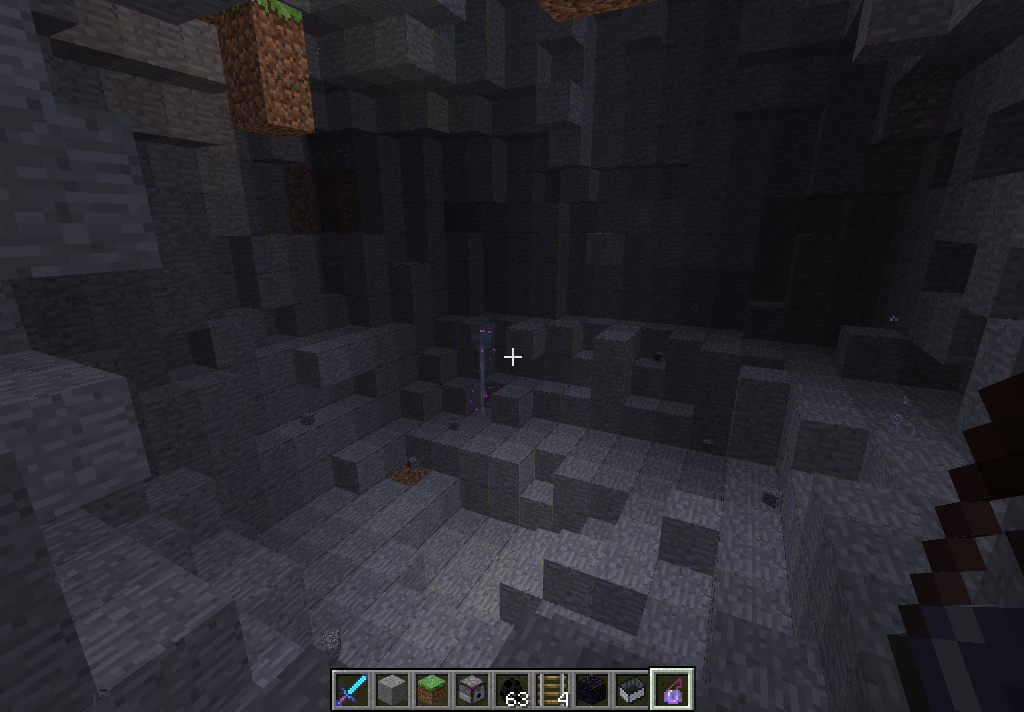Choose the stone block slot
This screenshot has width=1024, height=712.
click(x=392, y=690)
